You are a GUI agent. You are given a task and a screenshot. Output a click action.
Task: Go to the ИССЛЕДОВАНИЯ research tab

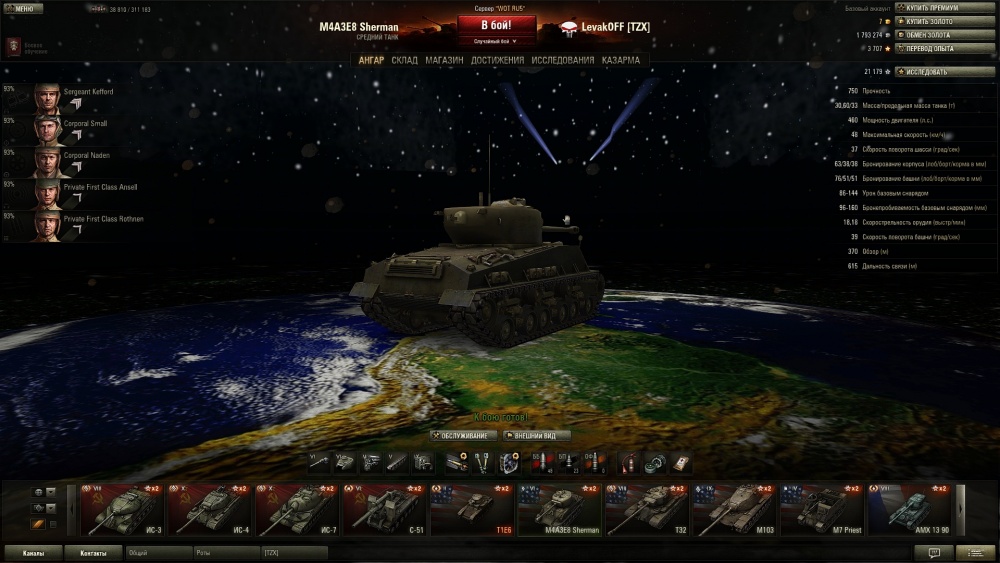click(563, 60)
